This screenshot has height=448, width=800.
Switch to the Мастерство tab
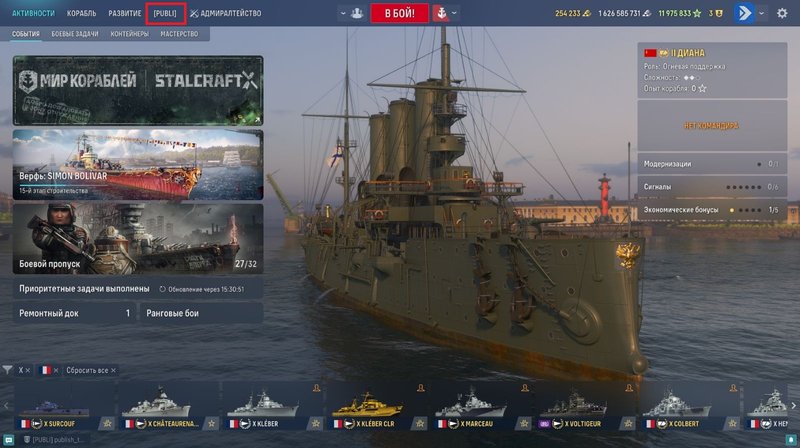[179, 34]
